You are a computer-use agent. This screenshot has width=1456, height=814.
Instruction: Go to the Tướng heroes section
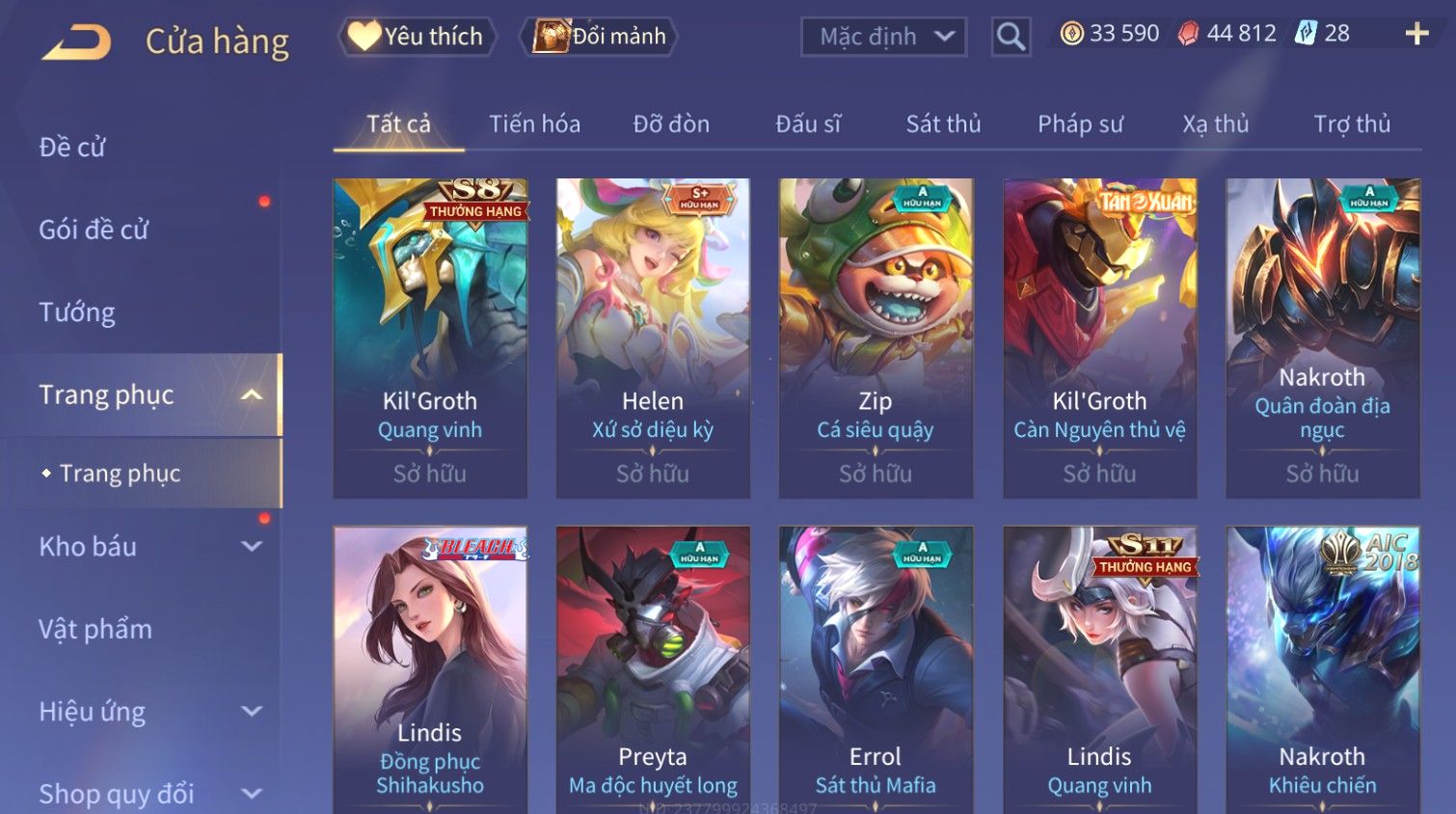[77, 312]
